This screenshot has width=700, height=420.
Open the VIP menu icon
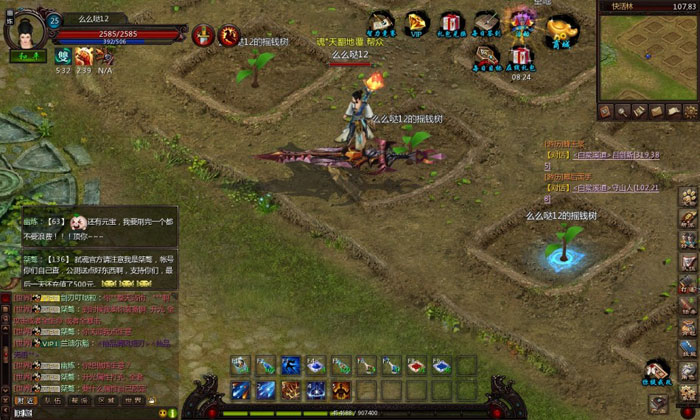point(415,24)
